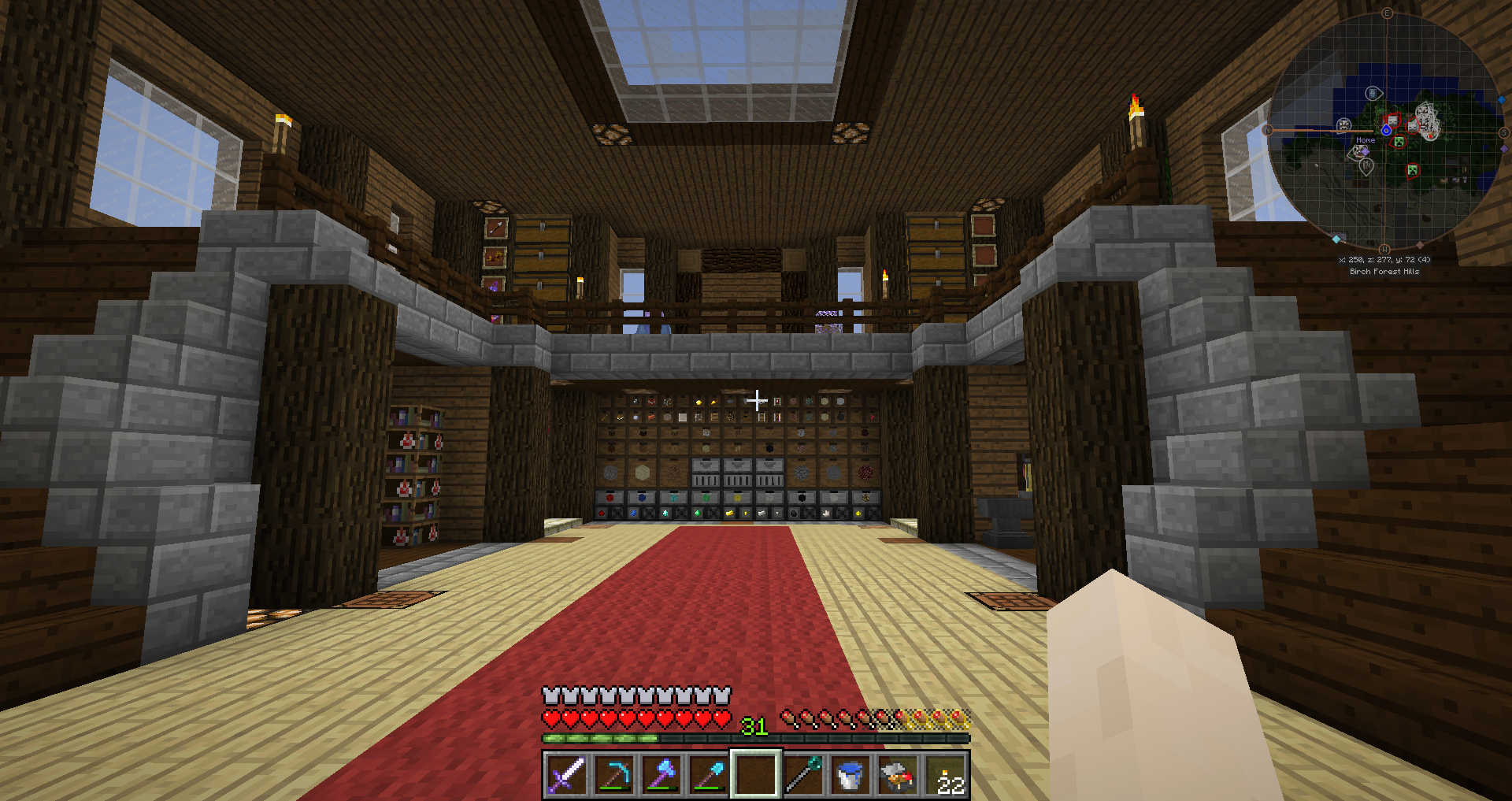
Task: Click the blue player marker on minimap
Action: tap(1386, 130)
